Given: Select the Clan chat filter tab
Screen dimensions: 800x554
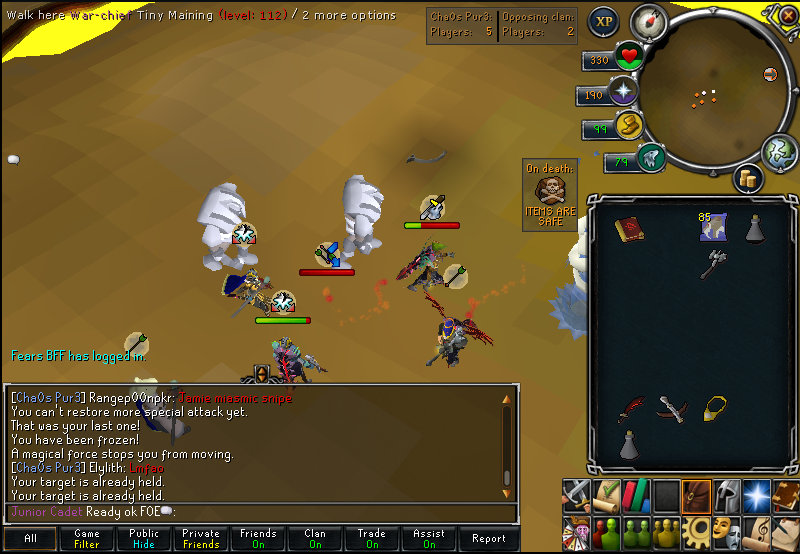Looking at the screenshot, I should [x=315, y=538].
